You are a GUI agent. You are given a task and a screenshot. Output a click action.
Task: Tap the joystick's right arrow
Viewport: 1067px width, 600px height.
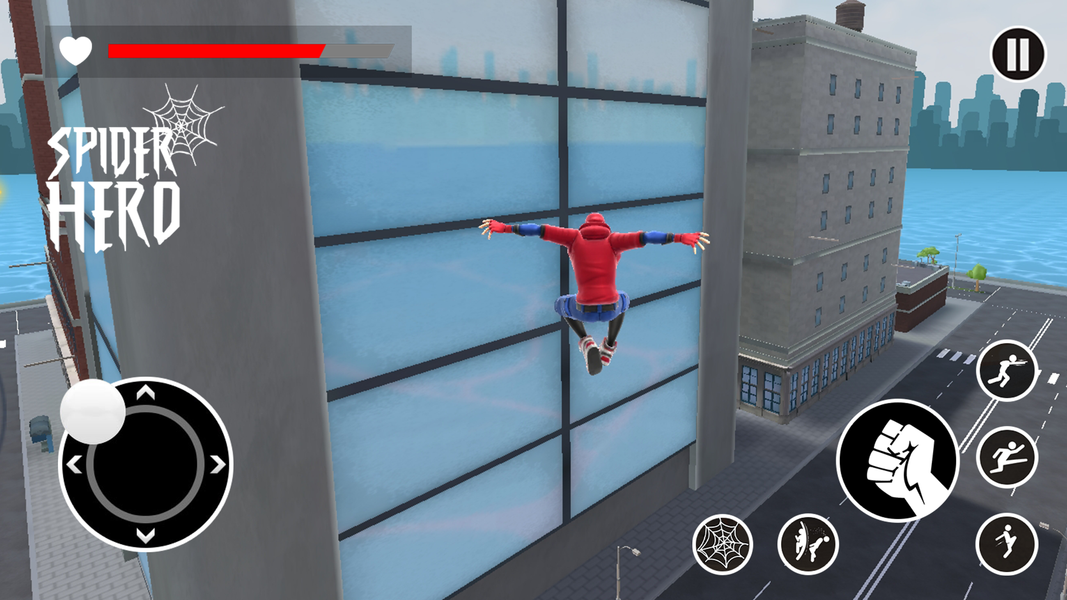(218, 464)
